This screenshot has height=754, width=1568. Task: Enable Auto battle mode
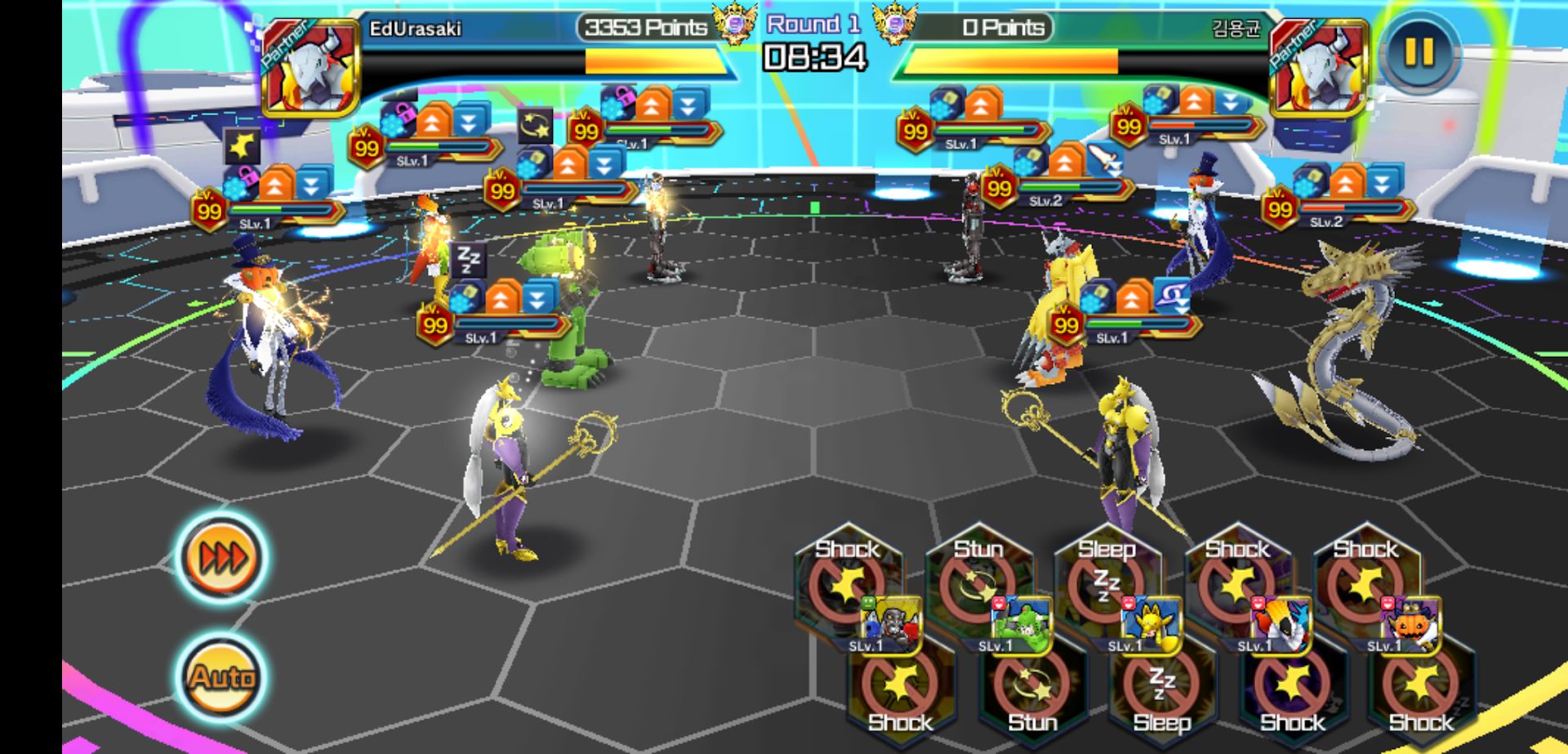pos(222,676)
